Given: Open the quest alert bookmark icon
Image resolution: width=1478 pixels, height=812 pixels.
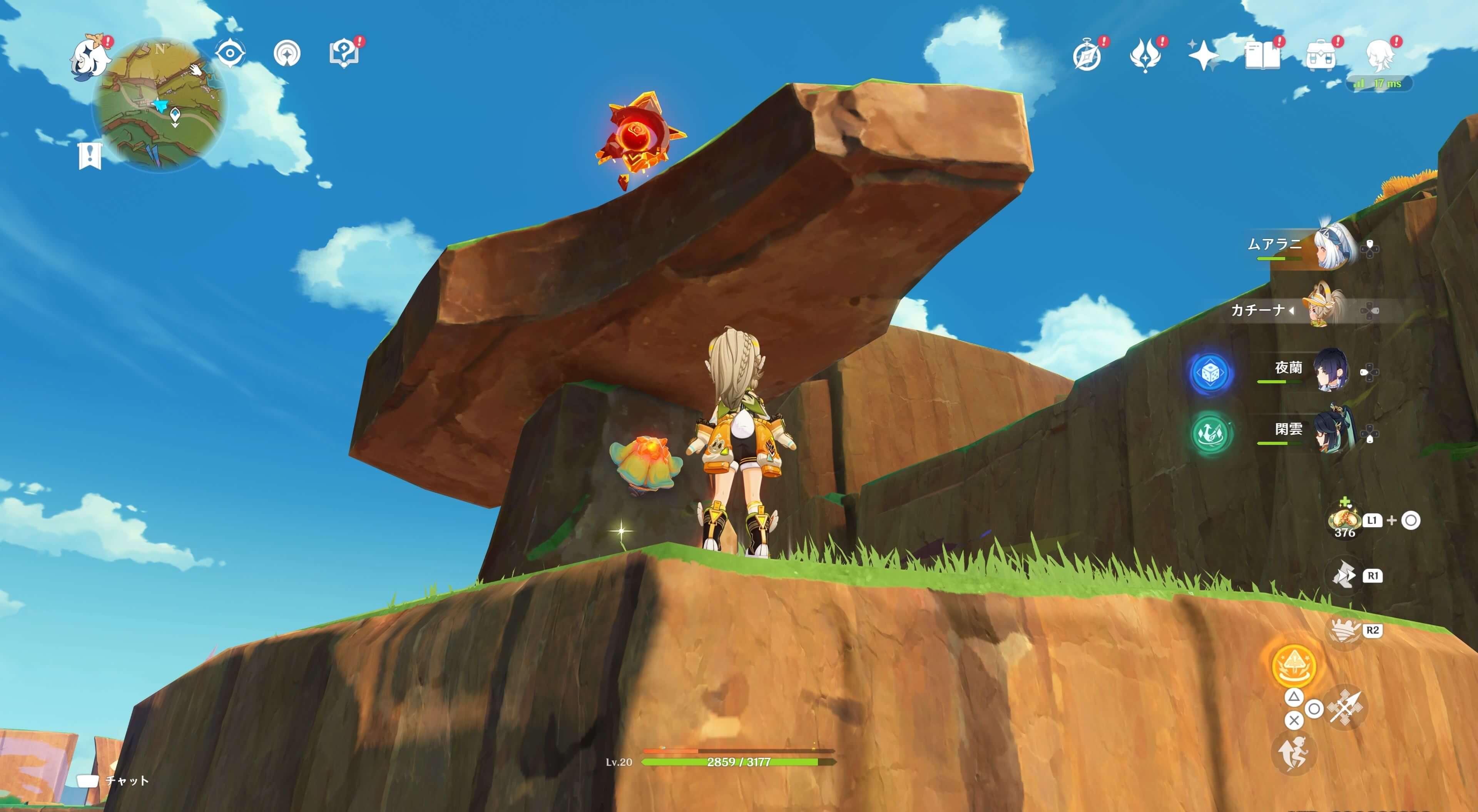Looking at the screenshot, I should coord(90,155).
